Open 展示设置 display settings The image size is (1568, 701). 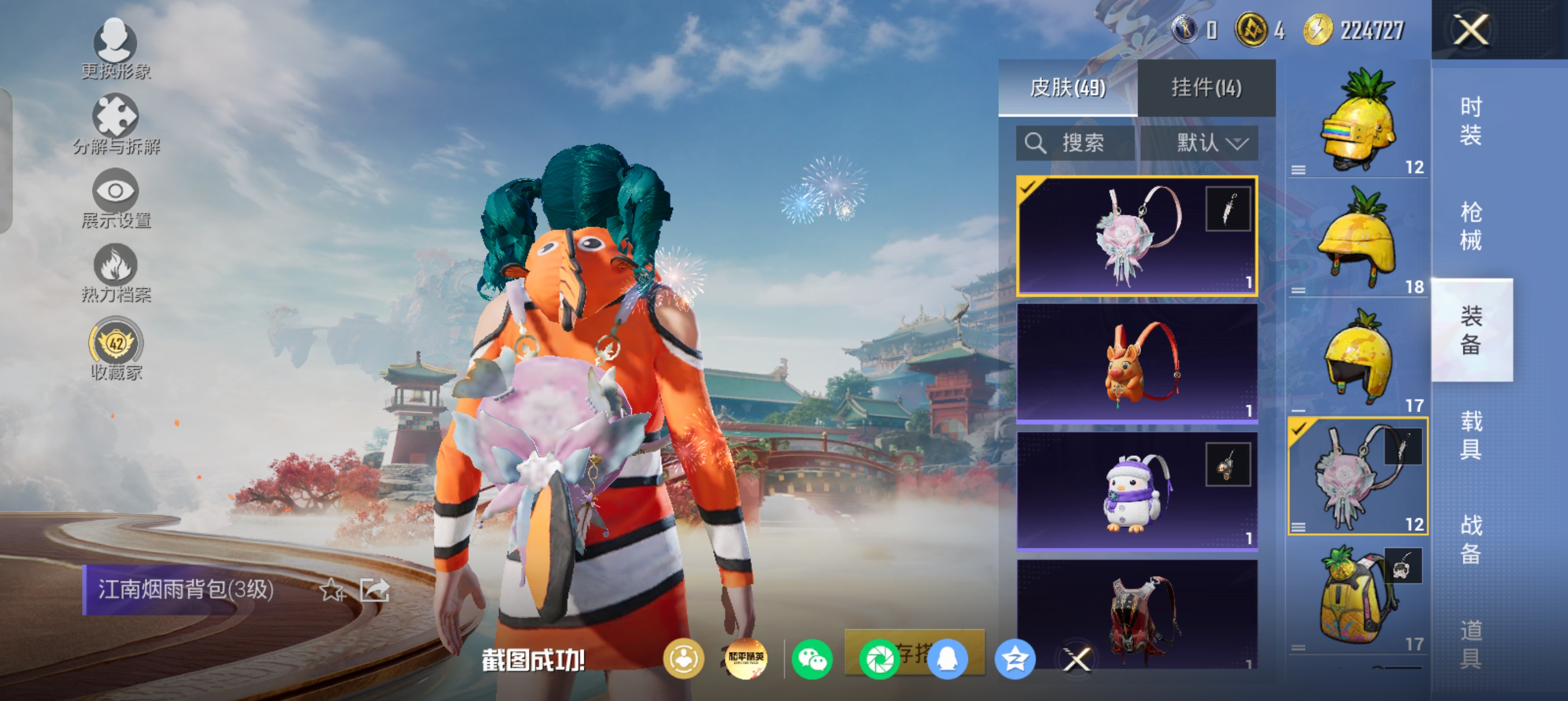(x=115, y=198)
